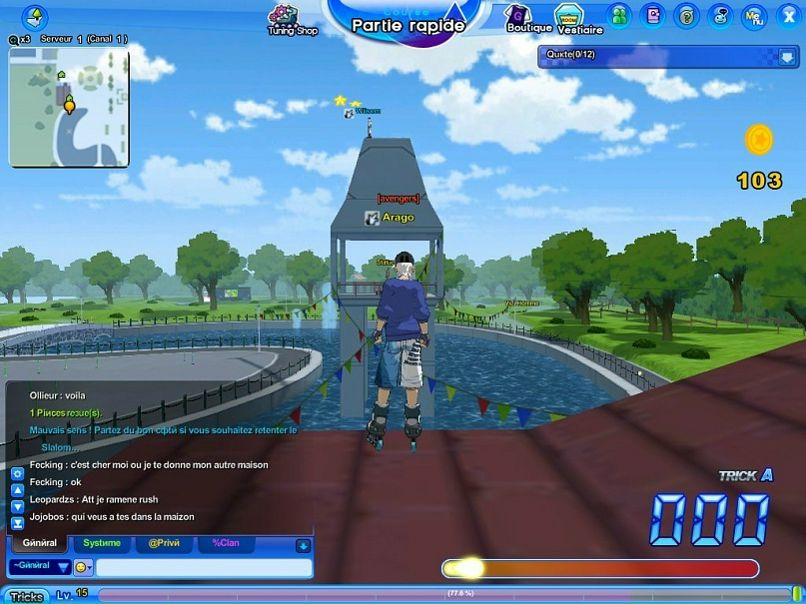The width and height of the screenshot is (806, 604).
Task: Switch to the Système chat tab
Action: click(x=102, y=543)
